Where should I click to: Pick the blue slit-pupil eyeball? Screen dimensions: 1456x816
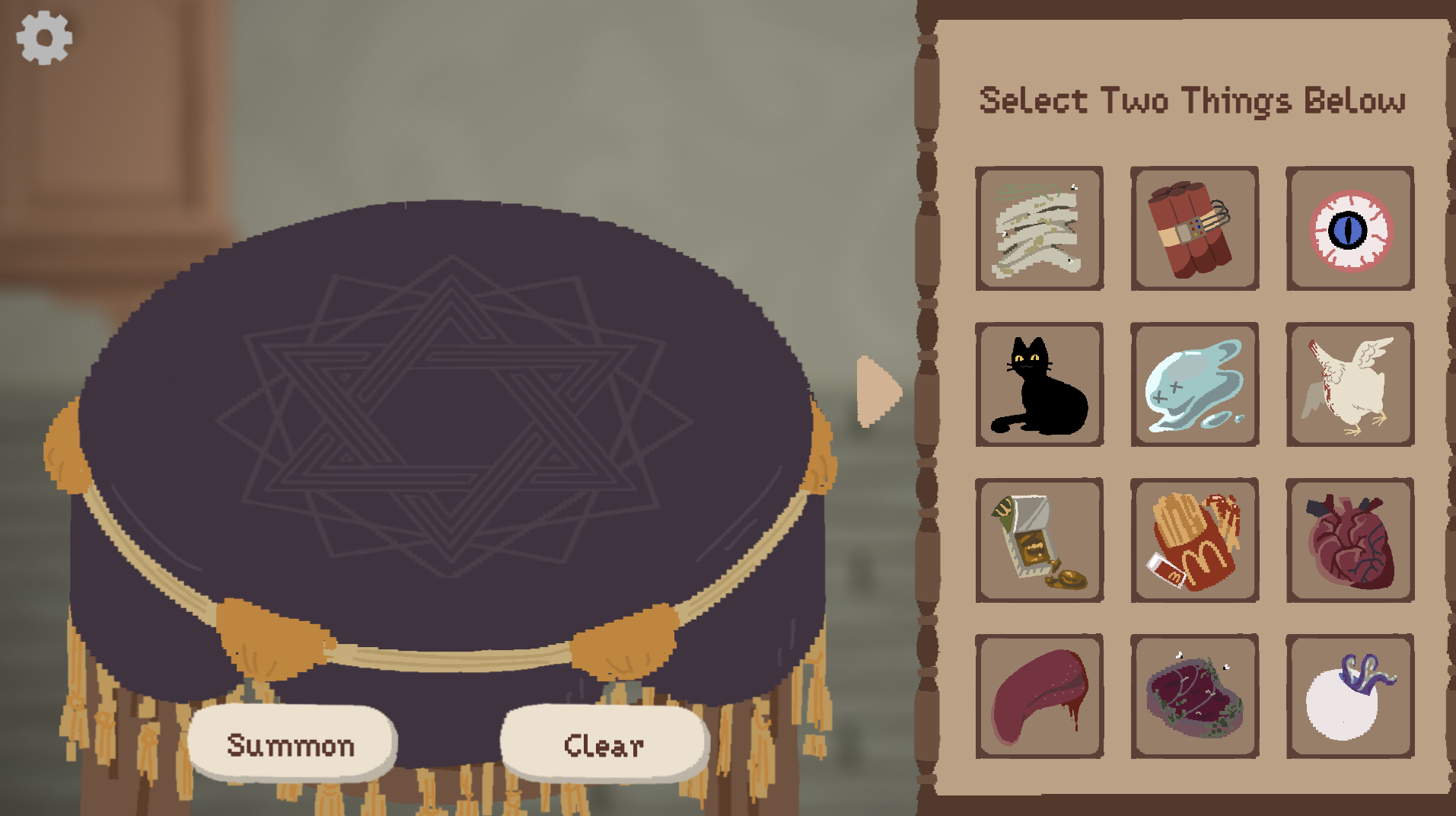pos(1349,228)
